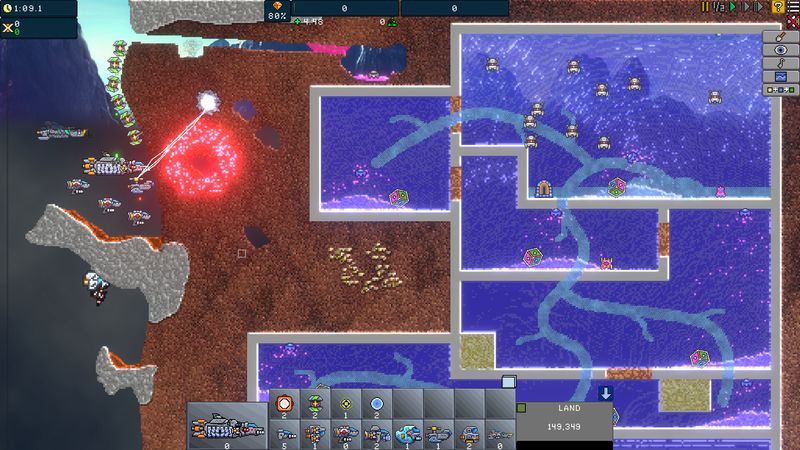Select the yellow-green target build item
This screenshot has height=450, width=800.
[345, 402]
